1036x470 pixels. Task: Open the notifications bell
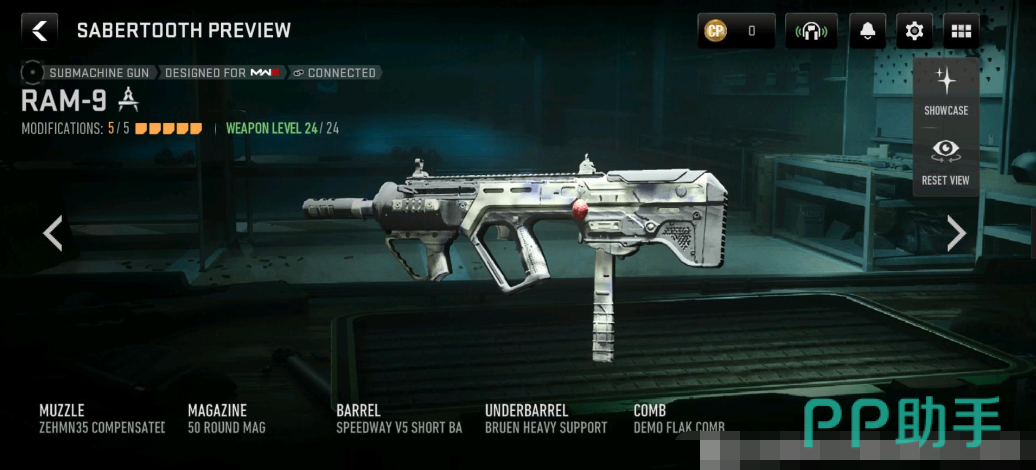pyautogui.click(x=867, y=31)
